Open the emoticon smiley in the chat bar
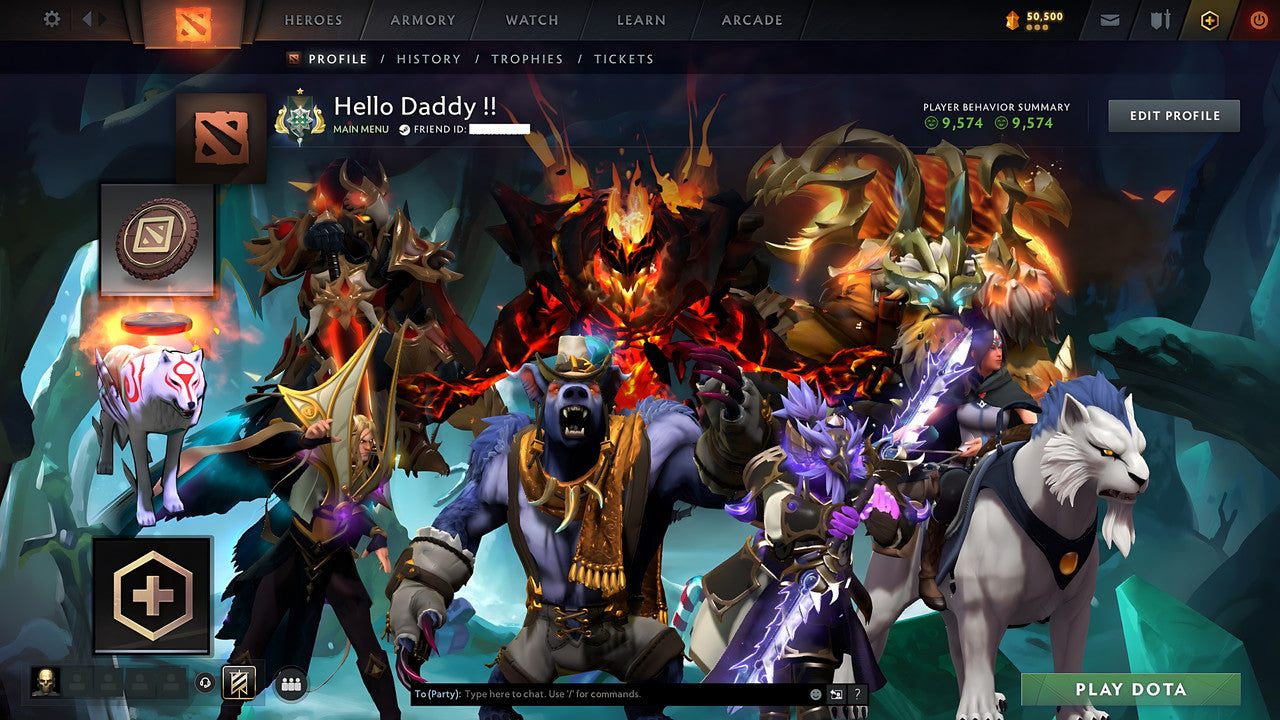 (x=815, y=693)
